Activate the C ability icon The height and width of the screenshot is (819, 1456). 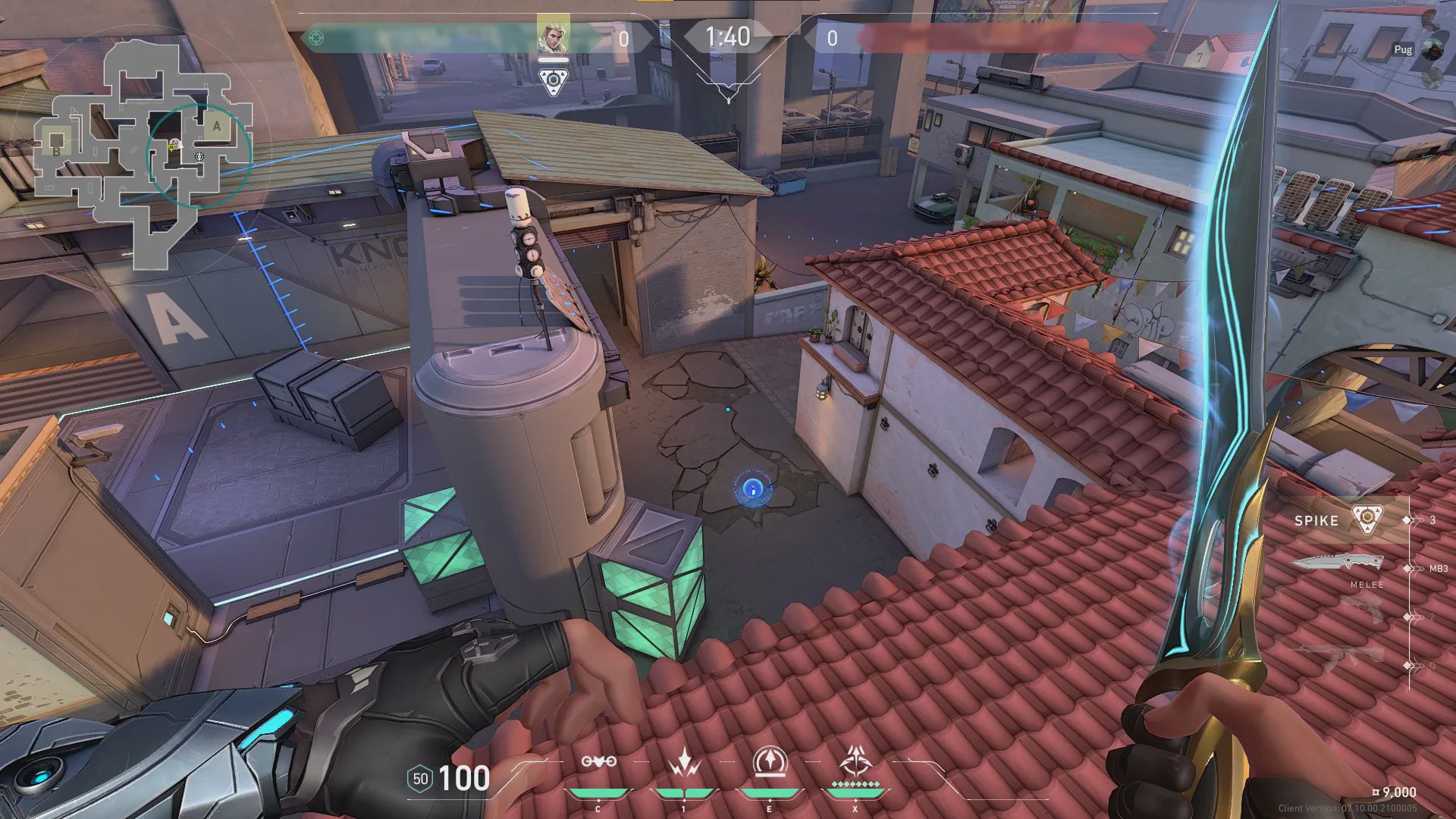[598, 762]
